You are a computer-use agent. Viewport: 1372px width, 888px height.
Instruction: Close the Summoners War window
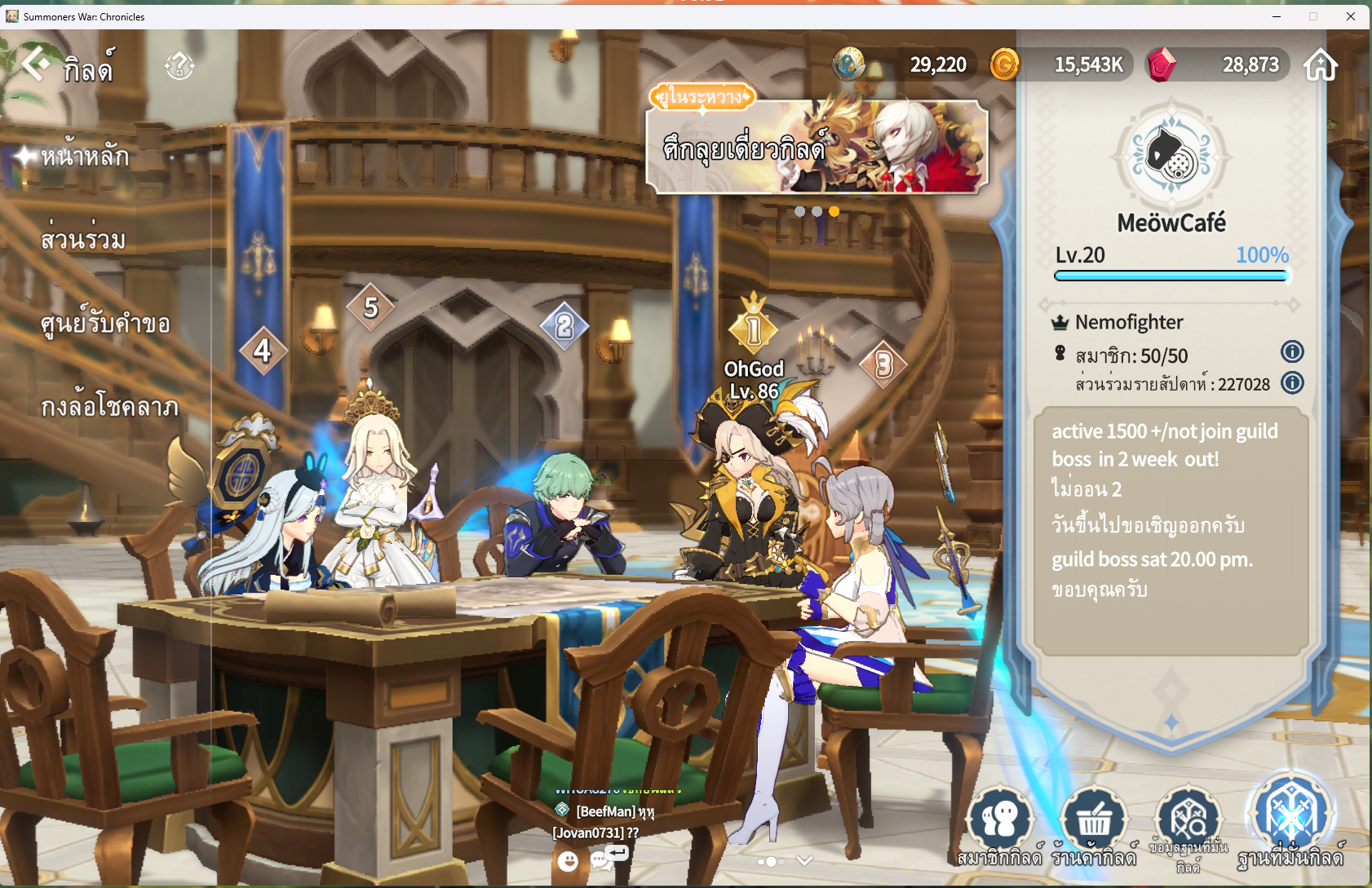1351,16
